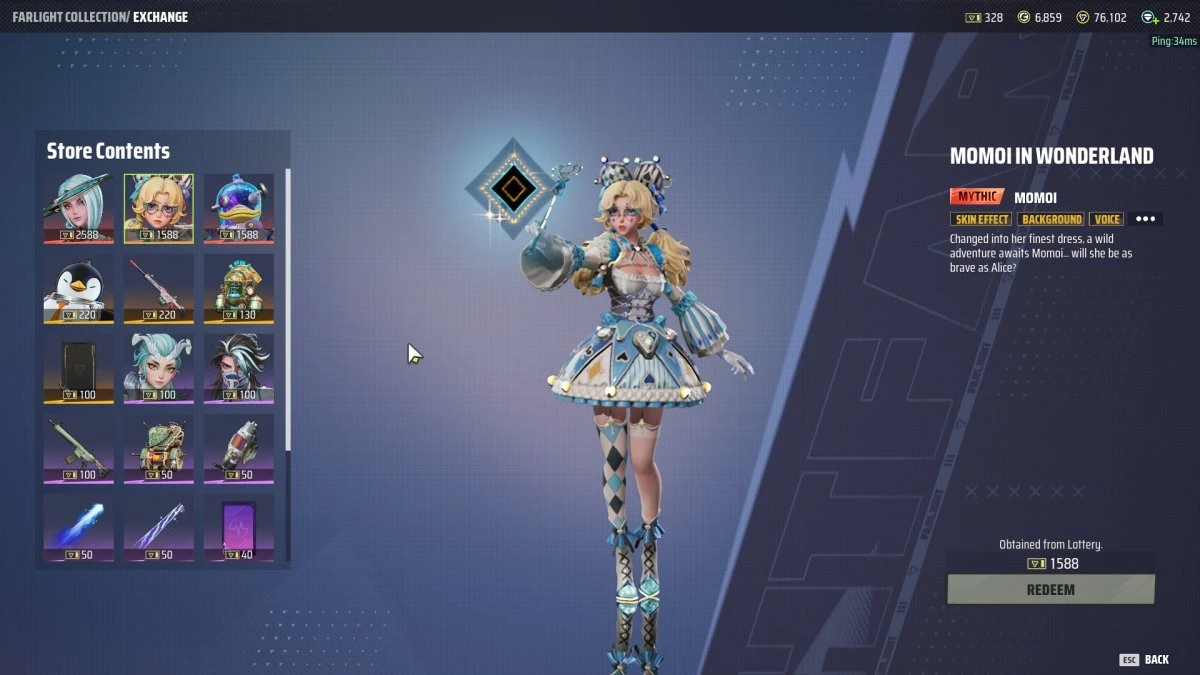Pick the penguin item costing 220
Viewport: 1200px width, 675px height.
click(x=78, y=288)
